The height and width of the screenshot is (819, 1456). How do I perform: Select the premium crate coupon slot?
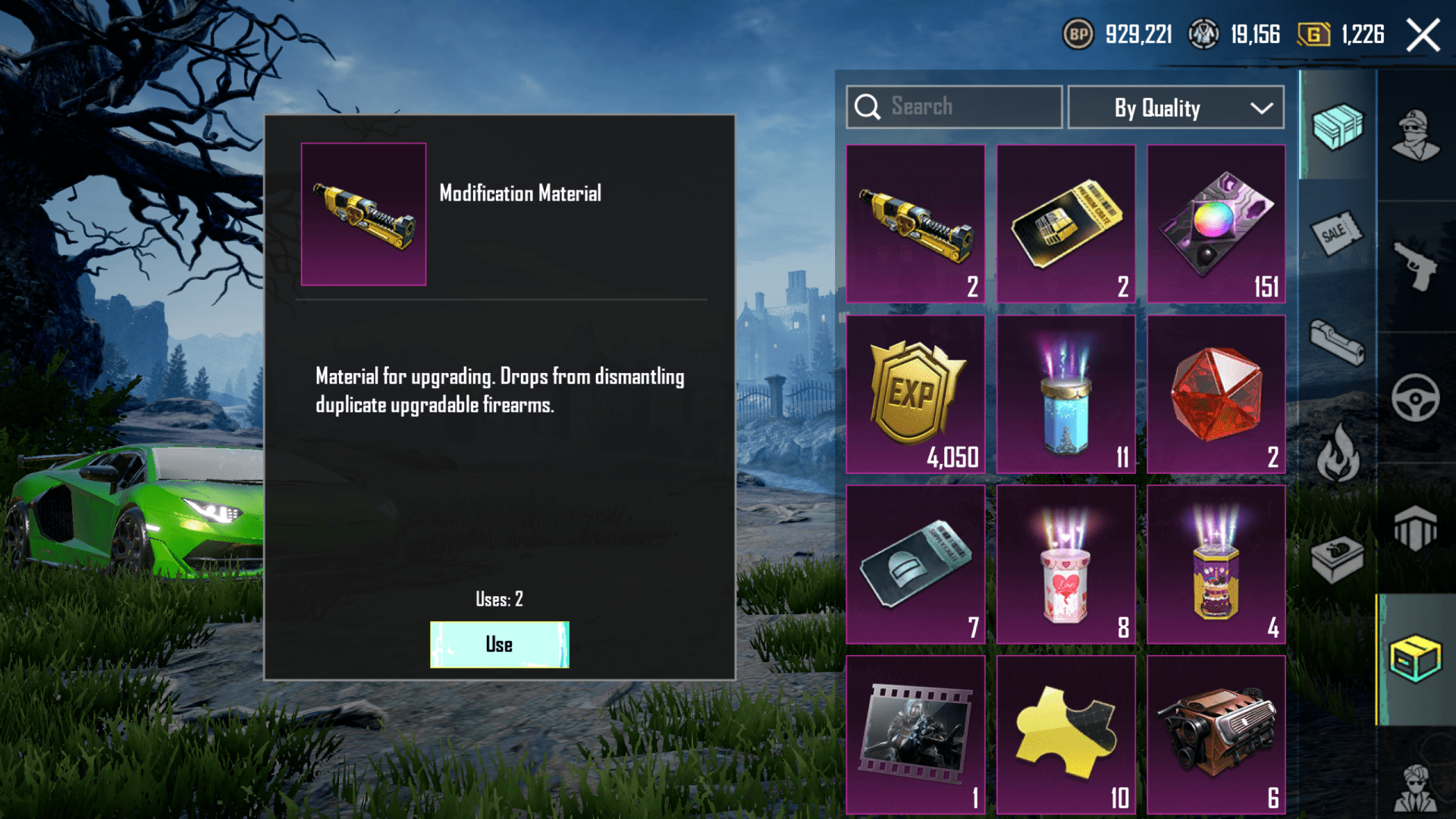1065,224
